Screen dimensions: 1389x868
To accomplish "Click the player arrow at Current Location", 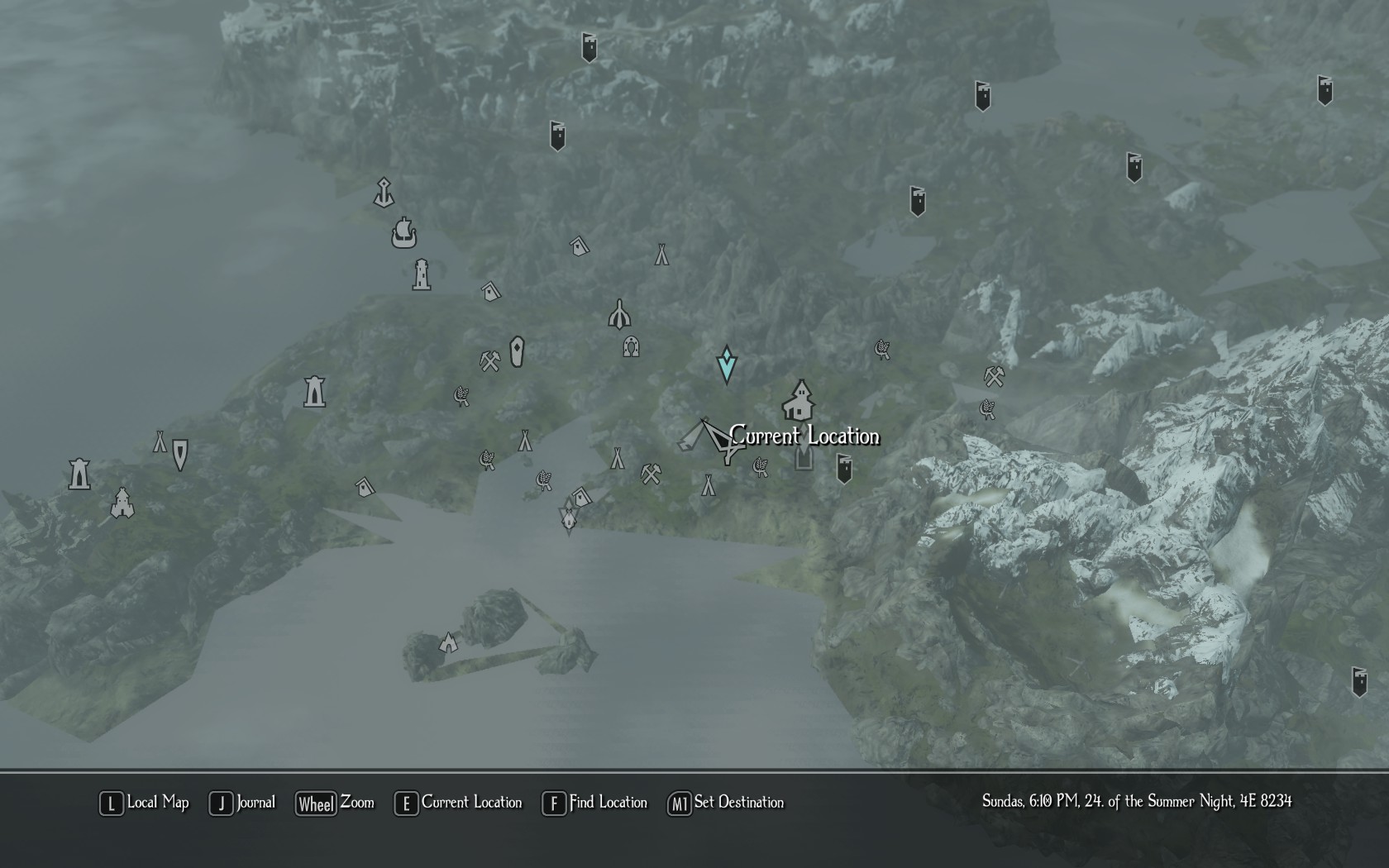I will (x=721, y=440).
